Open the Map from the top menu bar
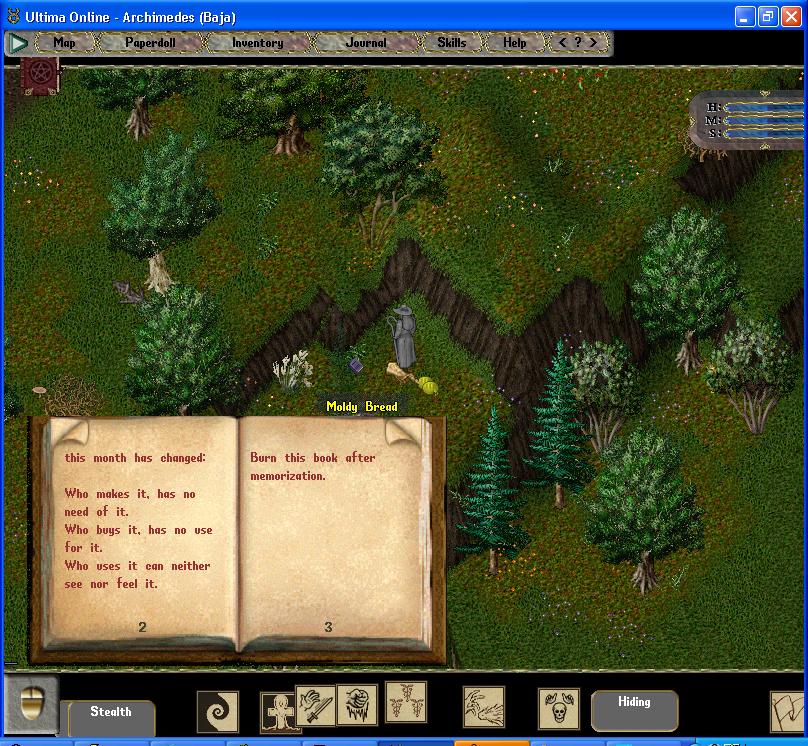The width and height of the screenshot is (808, 746). click(x=65, y=43)
